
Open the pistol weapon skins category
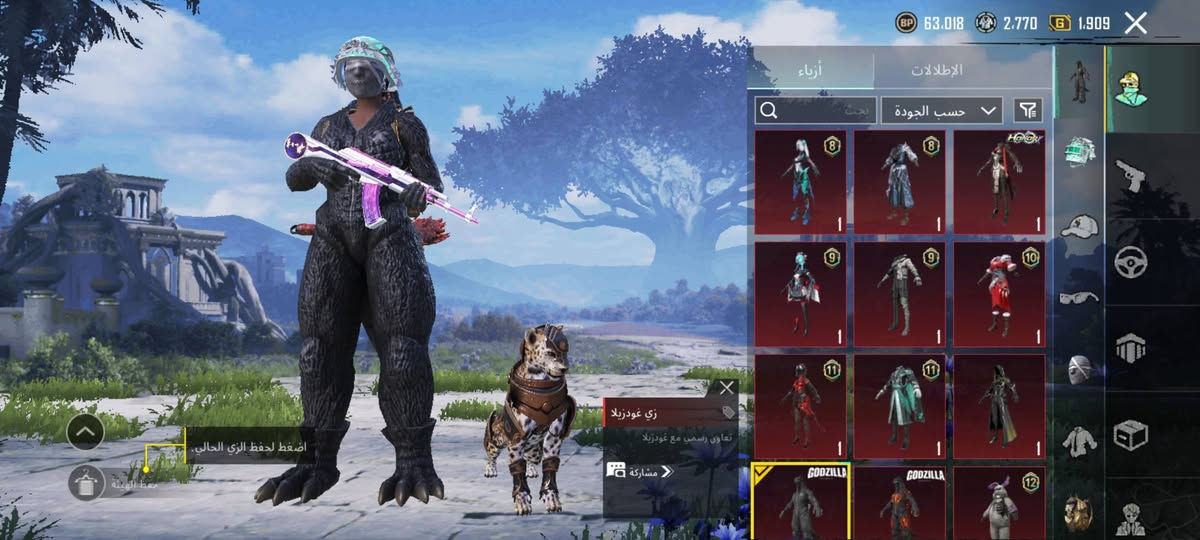[x=1130, y=175]
